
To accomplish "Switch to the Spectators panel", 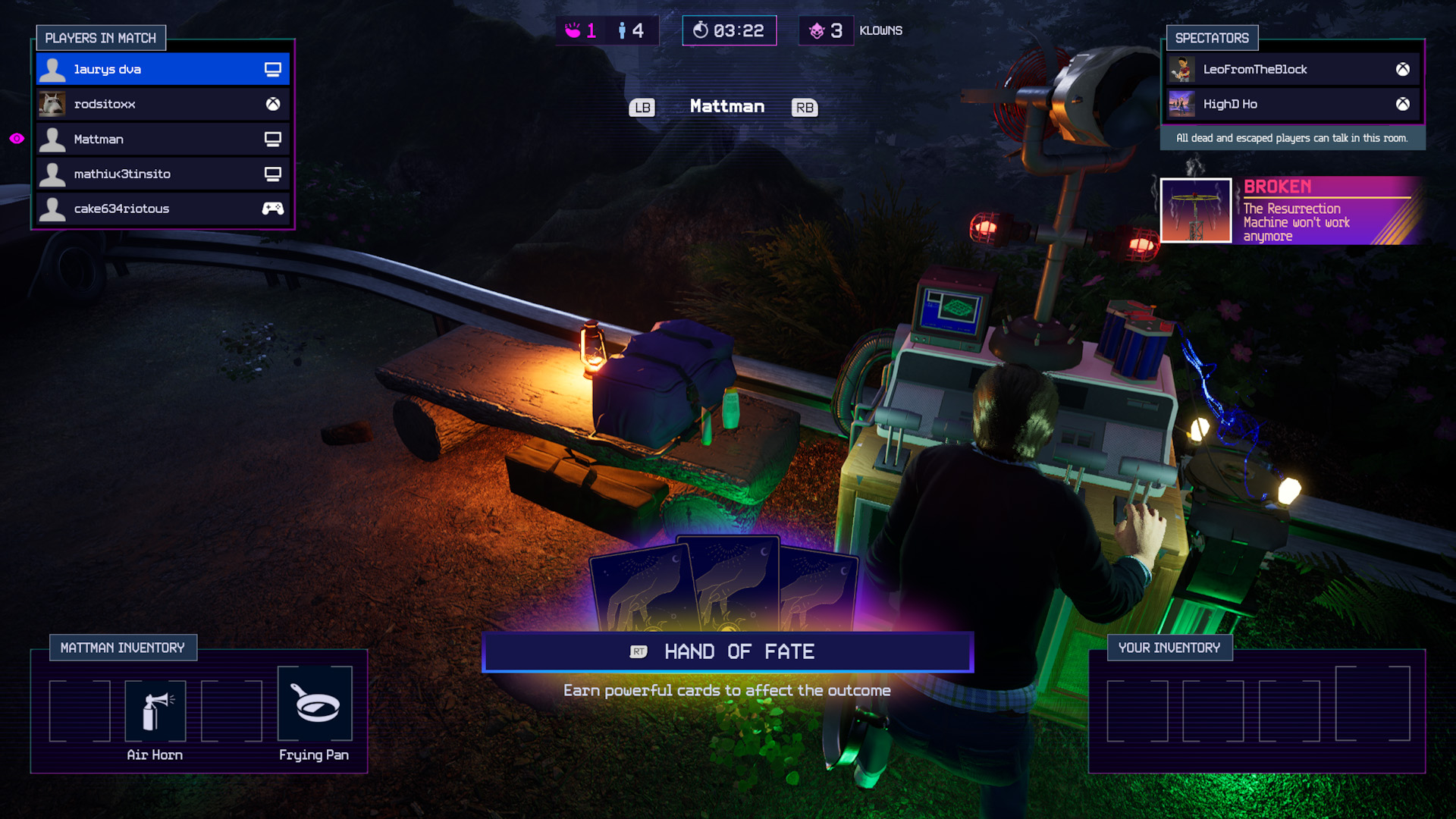I will pos(1211,37).
